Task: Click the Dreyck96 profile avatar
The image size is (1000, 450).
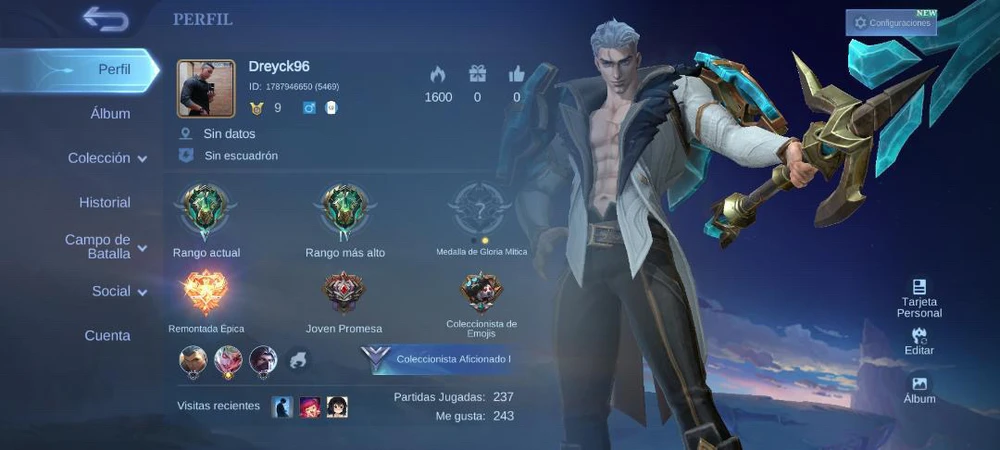Action: (206, 88)
